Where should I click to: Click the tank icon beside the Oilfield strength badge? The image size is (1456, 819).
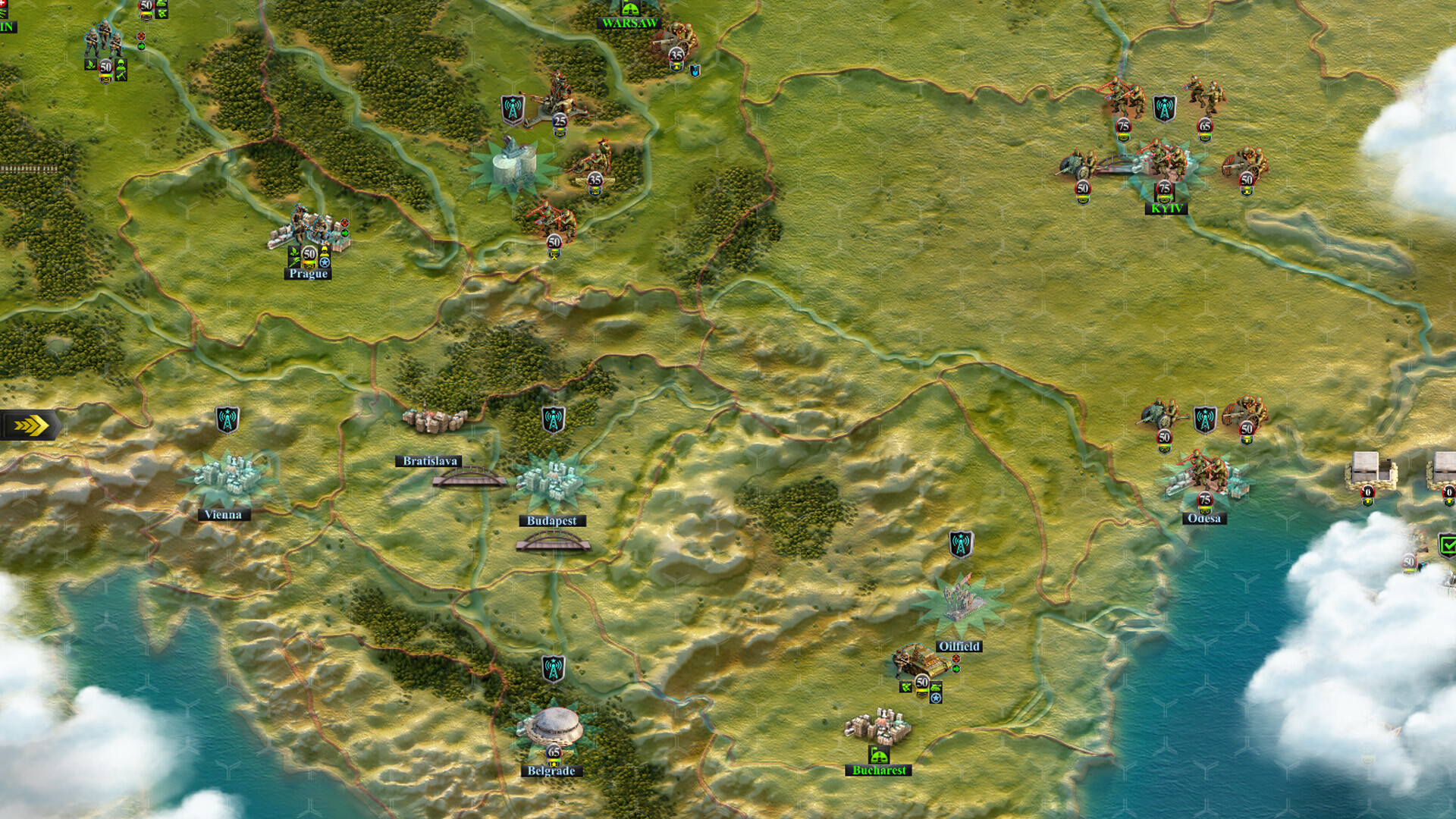click(x=935, y=686)
